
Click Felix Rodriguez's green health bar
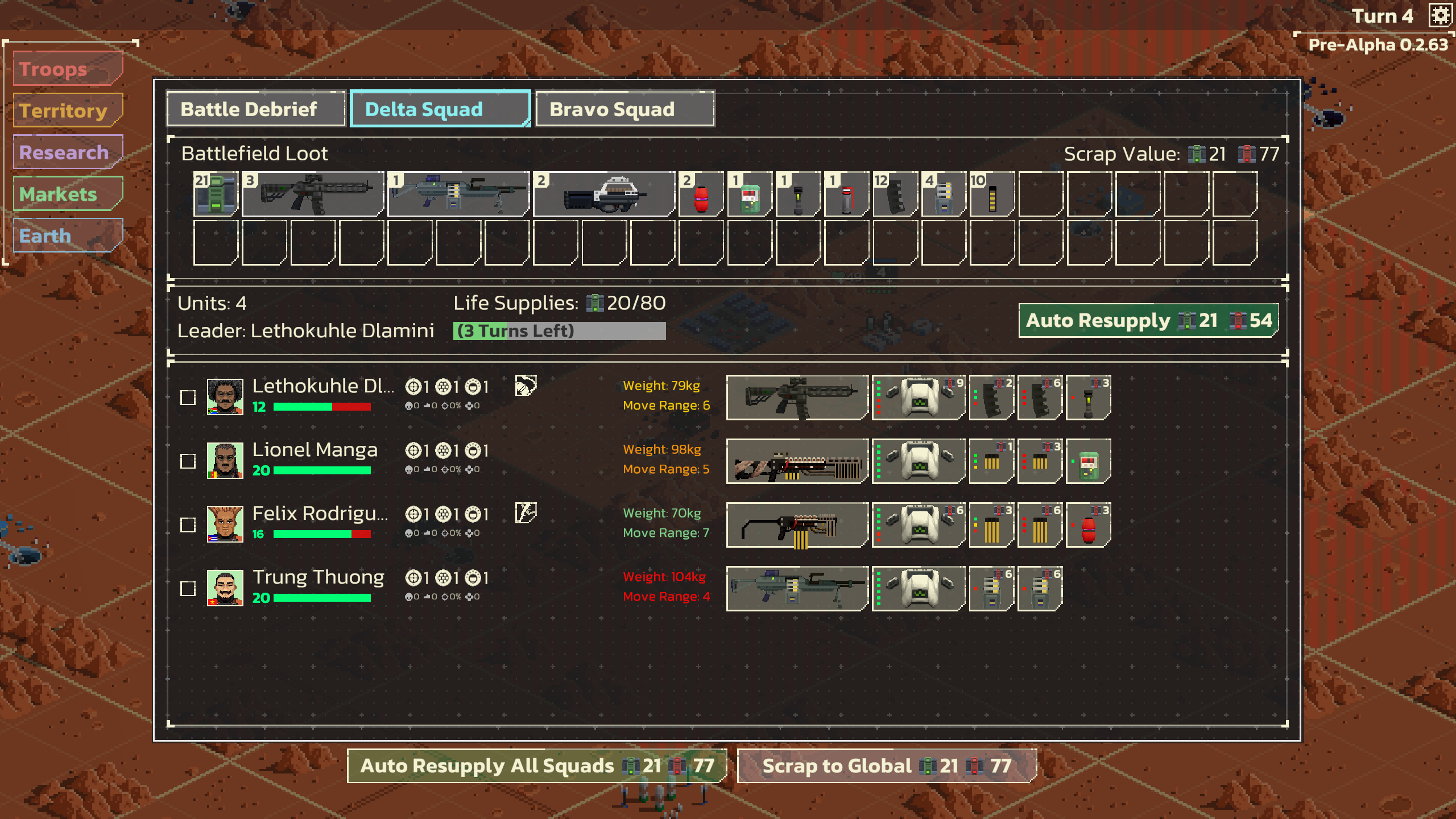coord(313,533)
